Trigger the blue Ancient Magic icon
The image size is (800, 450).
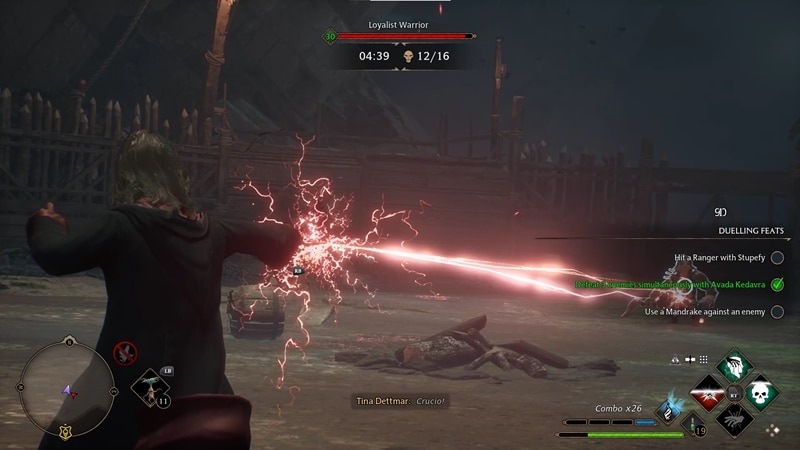(668, 409)
